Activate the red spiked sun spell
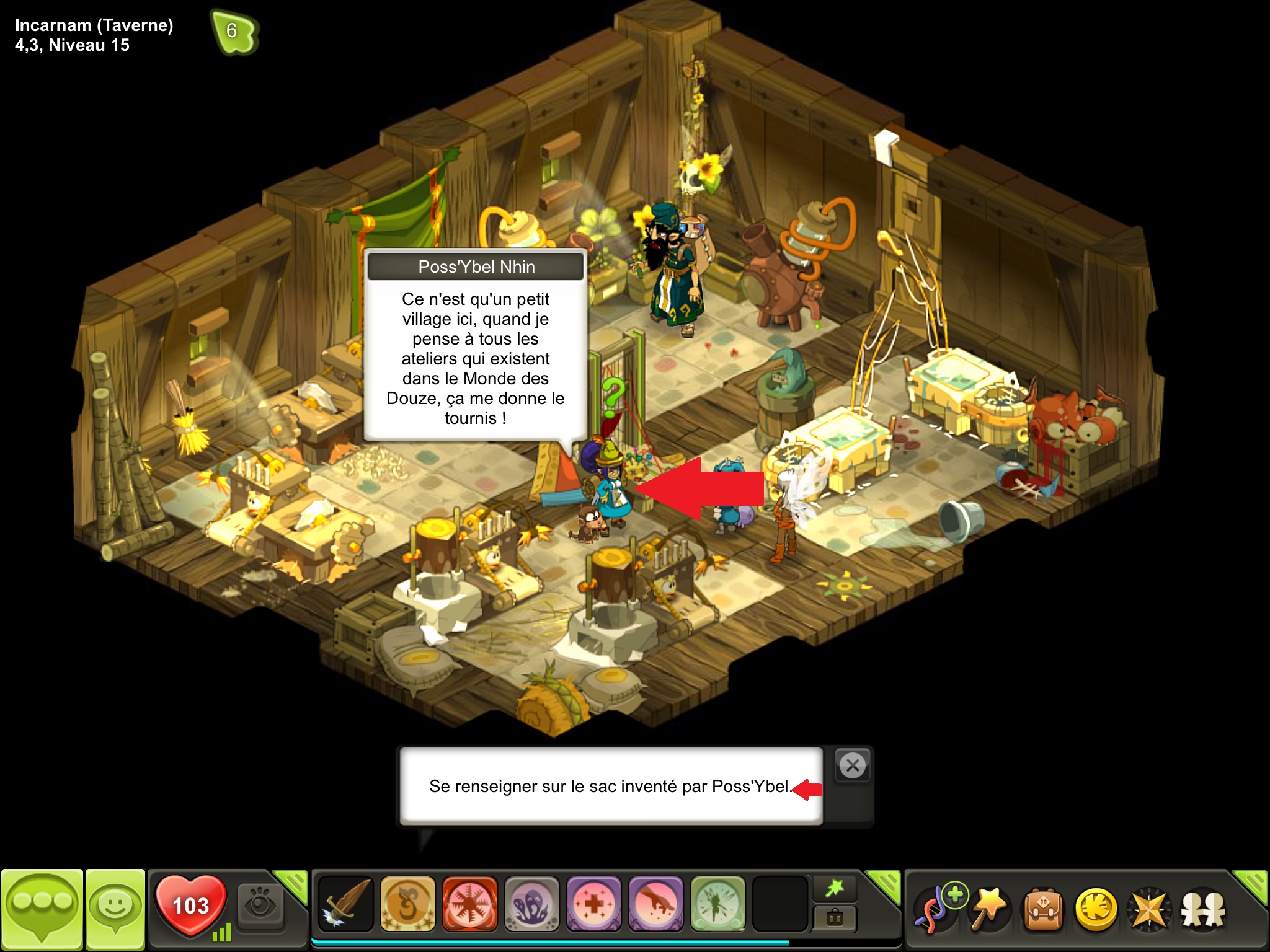This screenshot has height=952, width=1270. tap(469, 904)
